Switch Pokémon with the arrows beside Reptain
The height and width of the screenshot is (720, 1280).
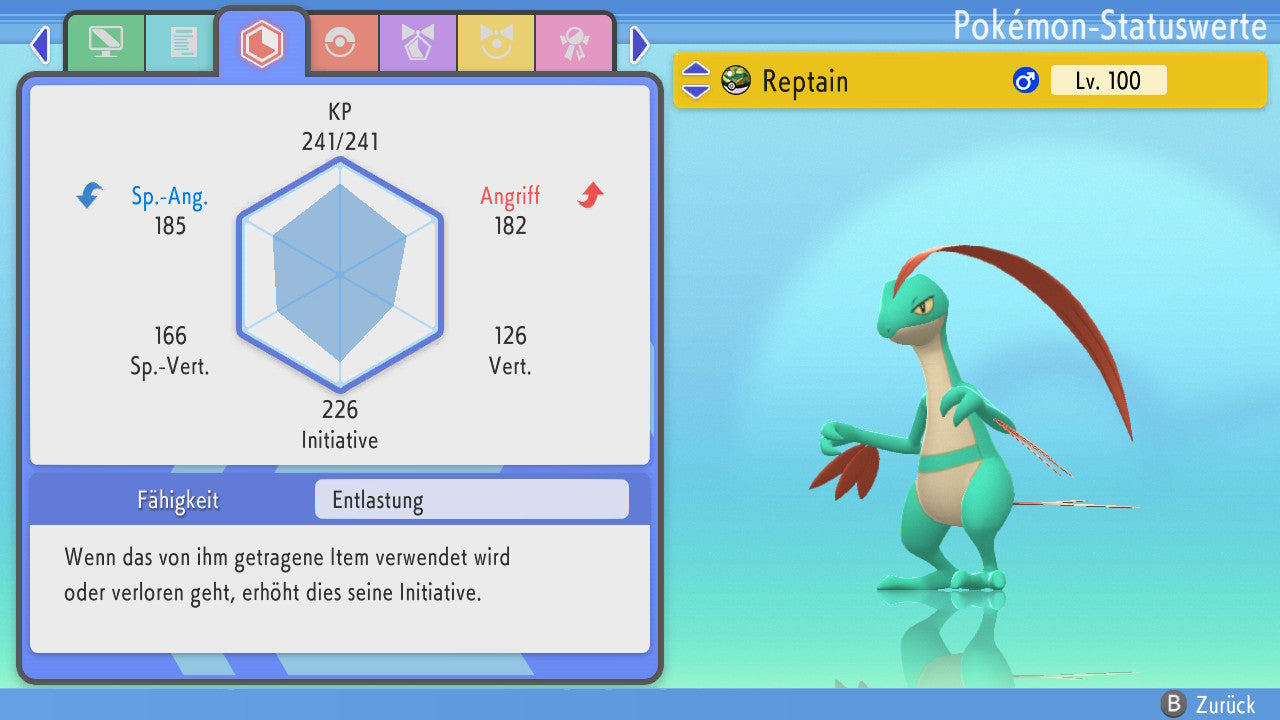696,80
